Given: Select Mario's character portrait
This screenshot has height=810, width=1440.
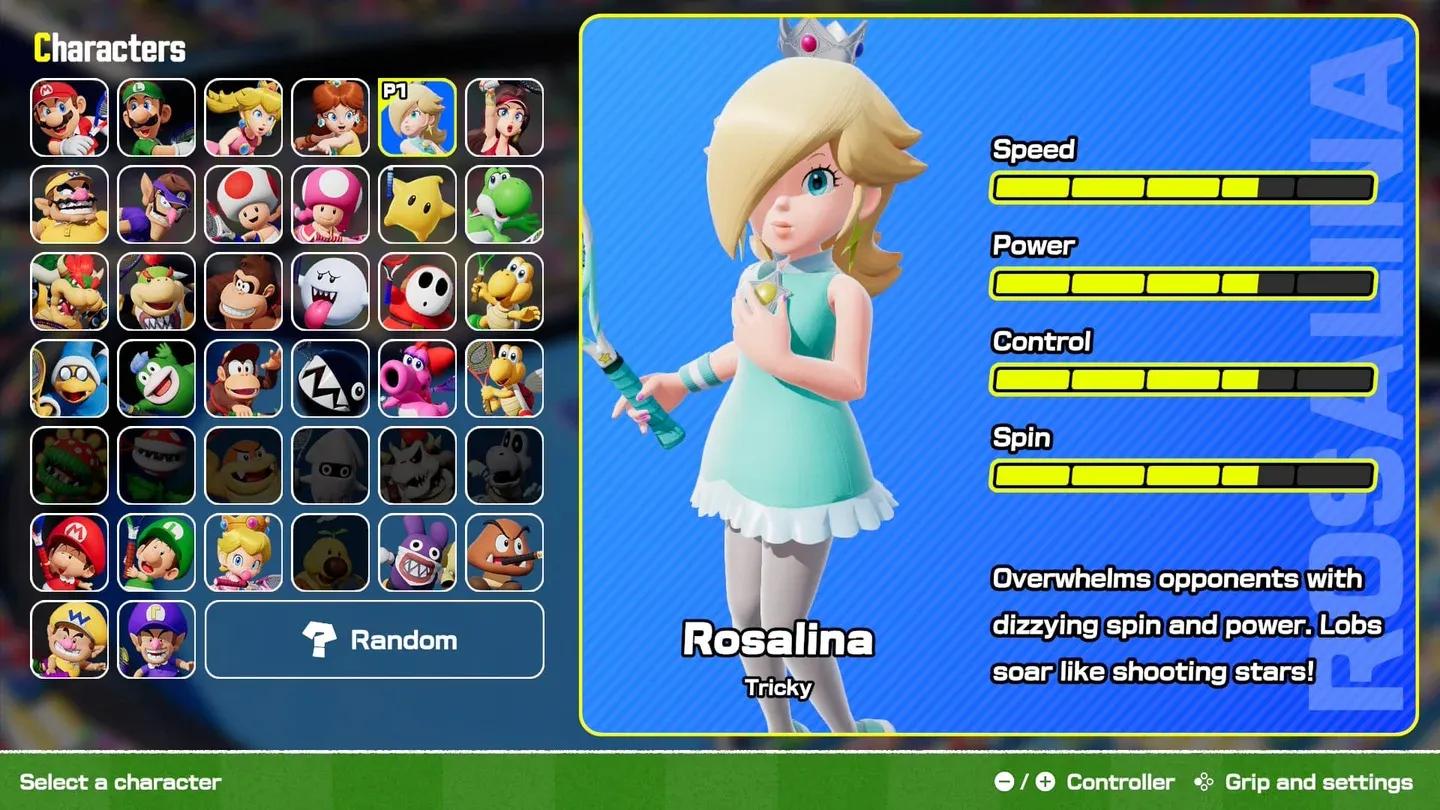Looking at the screenshot, I should click(69, 118).
